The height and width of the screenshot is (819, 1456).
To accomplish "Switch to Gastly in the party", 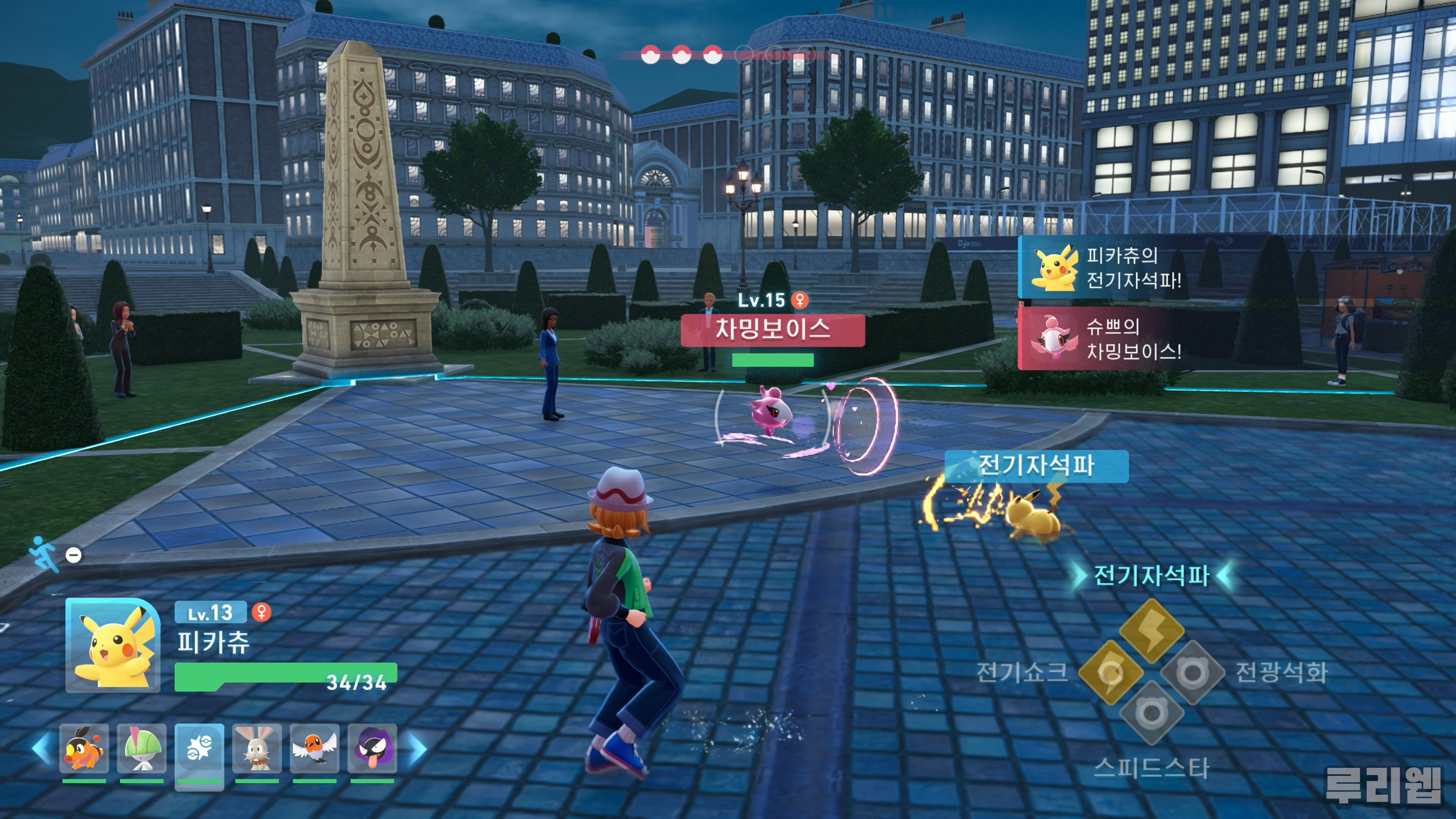I will pyautogui.click(x=372, y=748).
